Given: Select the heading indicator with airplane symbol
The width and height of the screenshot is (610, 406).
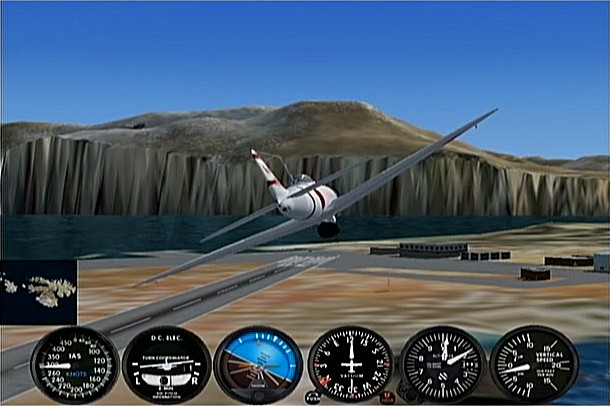Looking at the screenshot, I should pos(350,365).
